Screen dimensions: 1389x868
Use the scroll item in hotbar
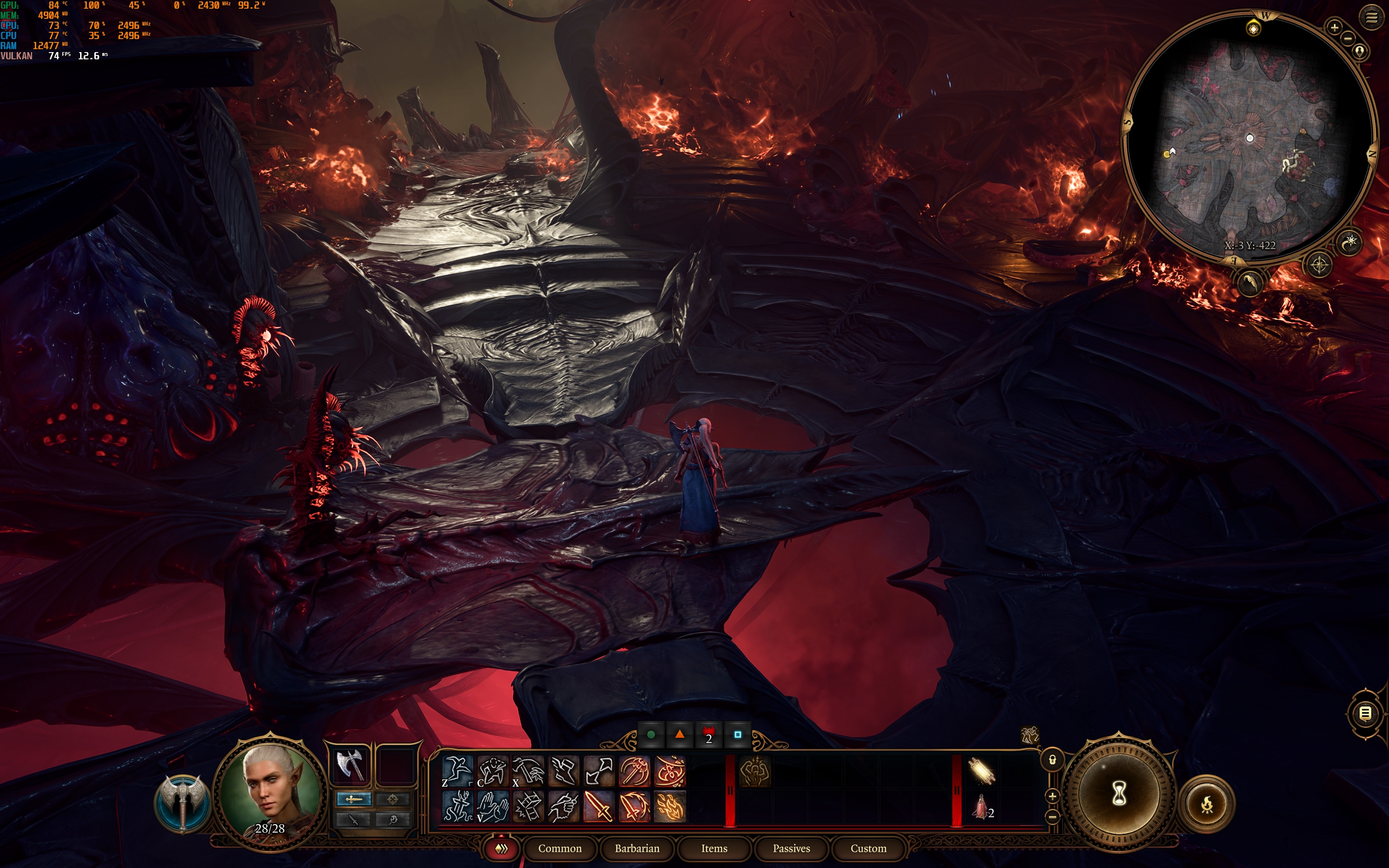(x=981, y=771)
